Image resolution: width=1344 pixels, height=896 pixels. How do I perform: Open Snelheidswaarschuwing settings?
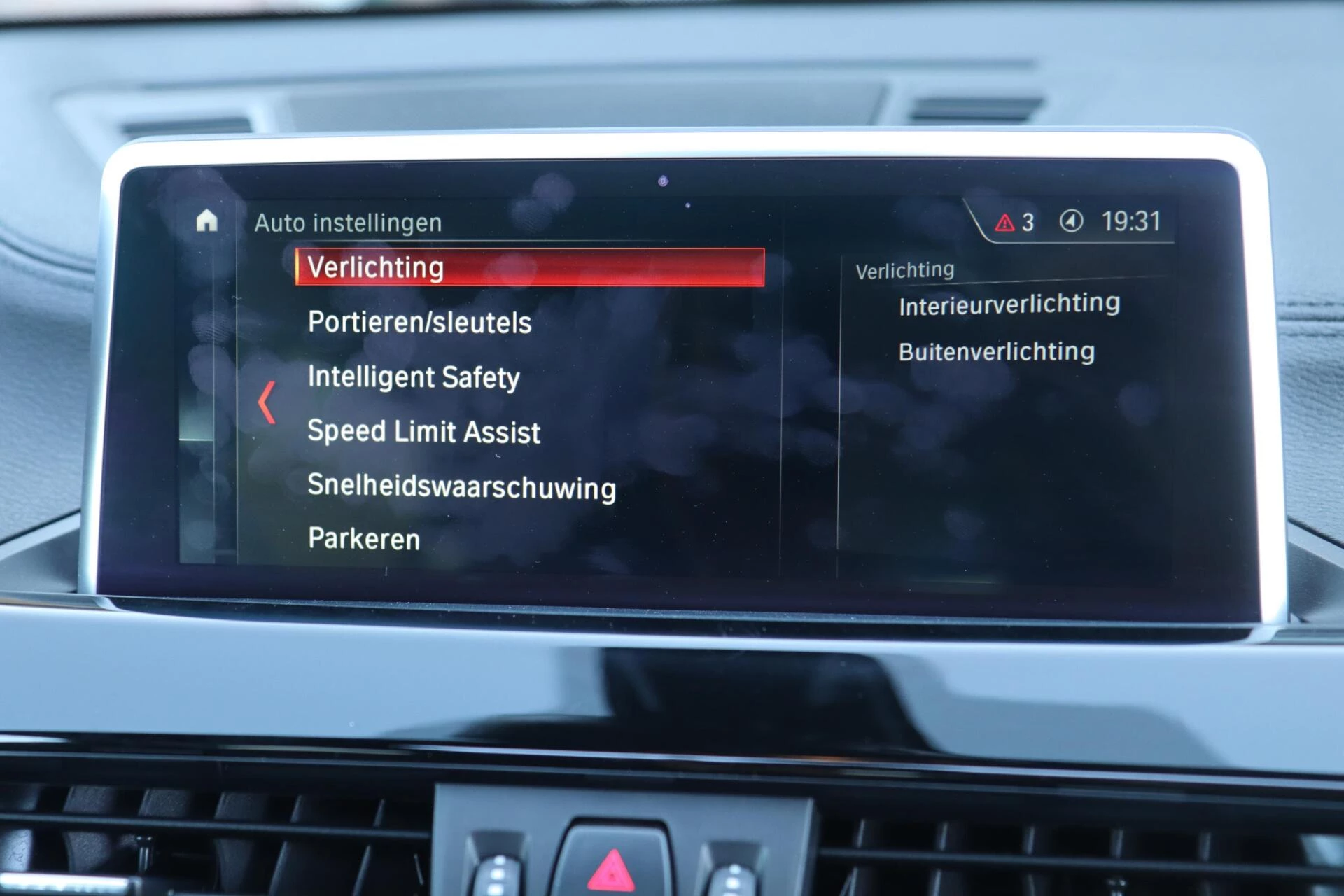(x=461, y=488)
